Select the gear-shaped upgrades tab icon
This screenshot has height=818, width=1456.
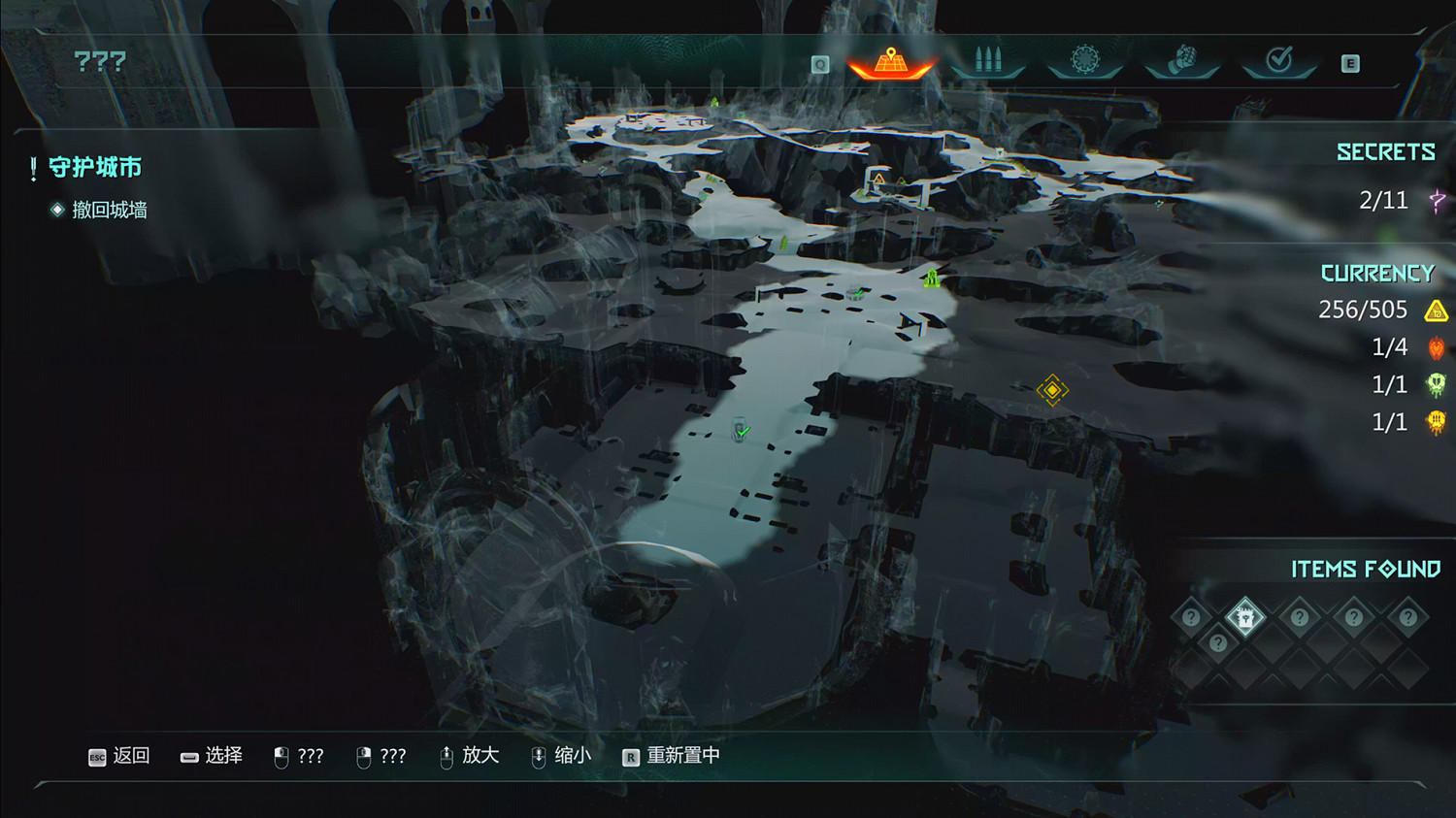(1084, 59)
